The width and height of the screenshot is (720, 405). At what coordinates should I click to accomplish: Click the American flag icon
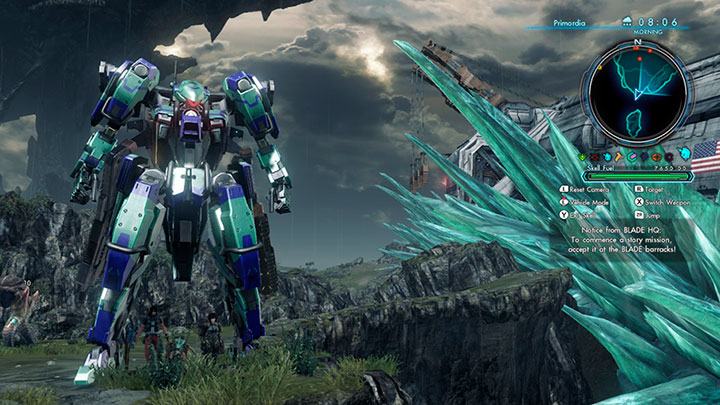click(x=704, y=157)
